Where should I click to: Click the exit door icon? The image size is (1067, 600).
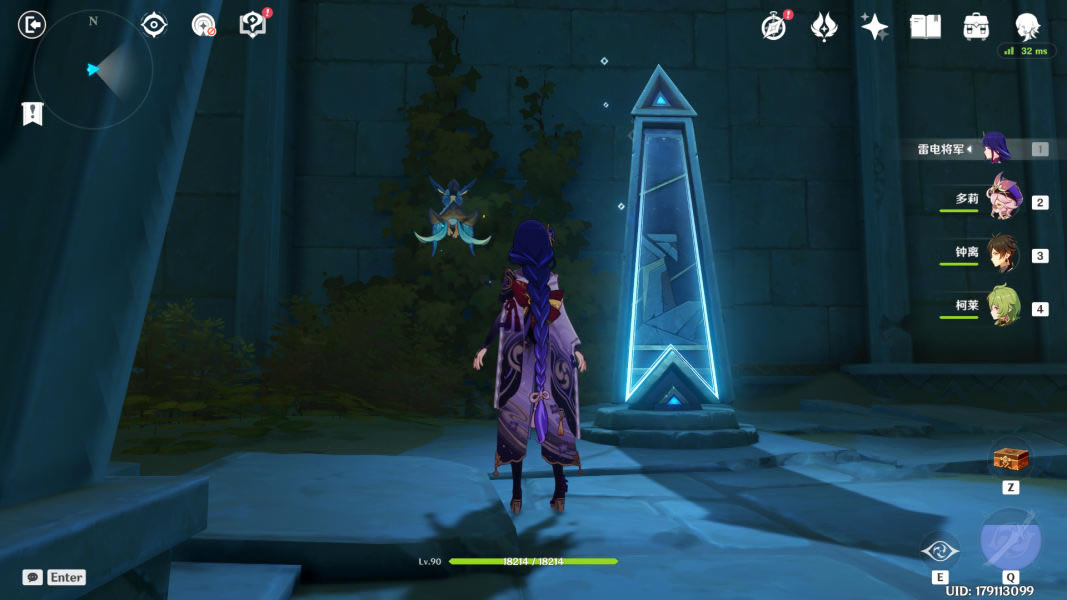[33, 25]
